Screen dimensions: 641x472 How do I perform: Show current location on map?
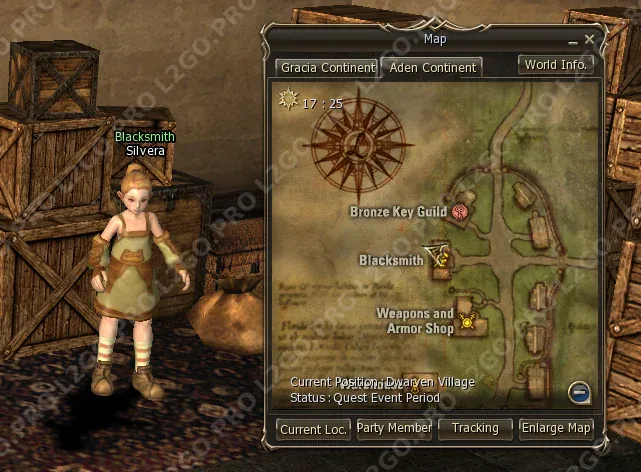pyautogui.click(x=314, y=429)
